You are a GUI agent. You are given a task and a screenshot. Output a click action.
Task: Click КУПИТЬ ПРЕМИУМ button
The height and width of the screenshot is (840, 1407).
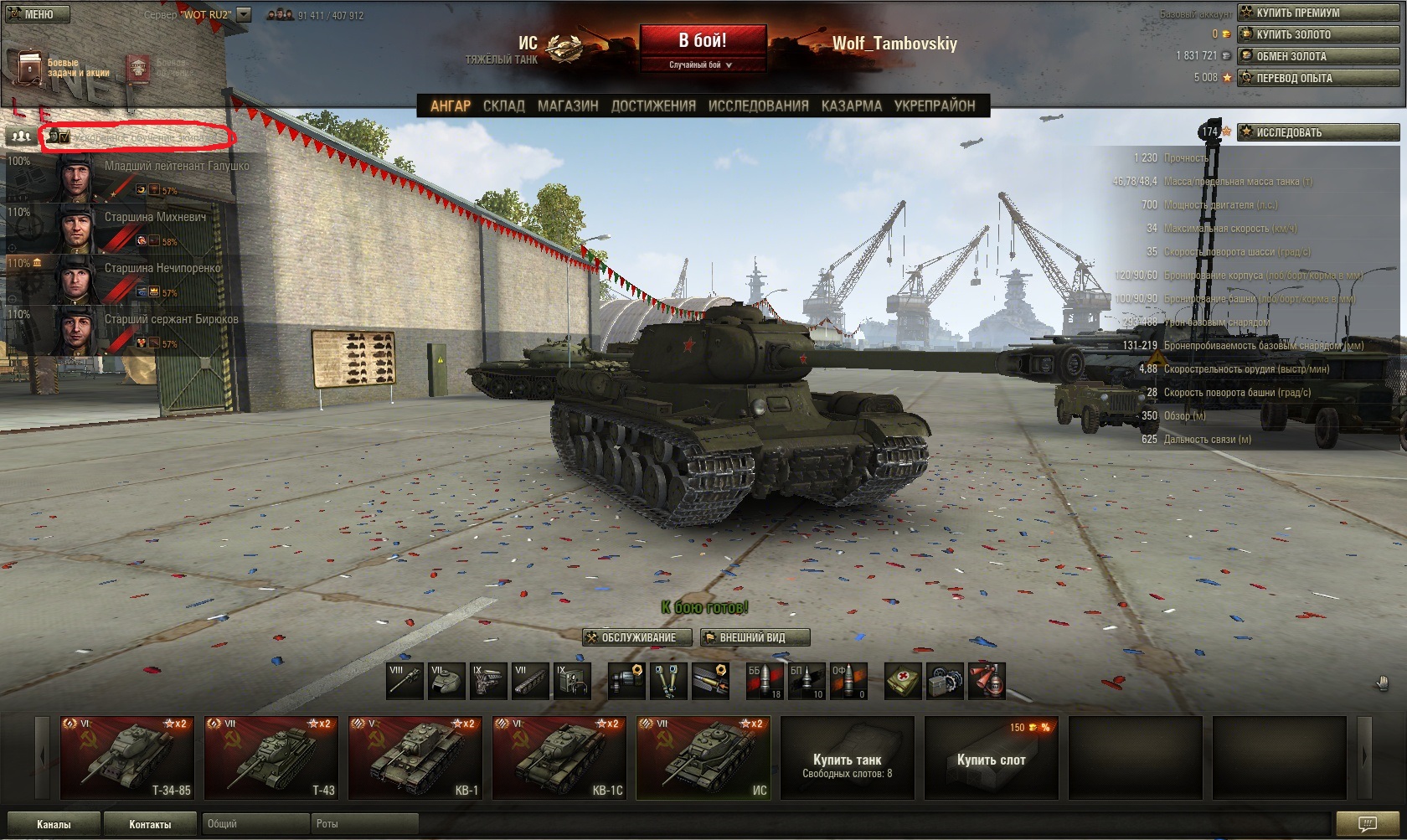pyautogui.click(x=1317, y=13)
